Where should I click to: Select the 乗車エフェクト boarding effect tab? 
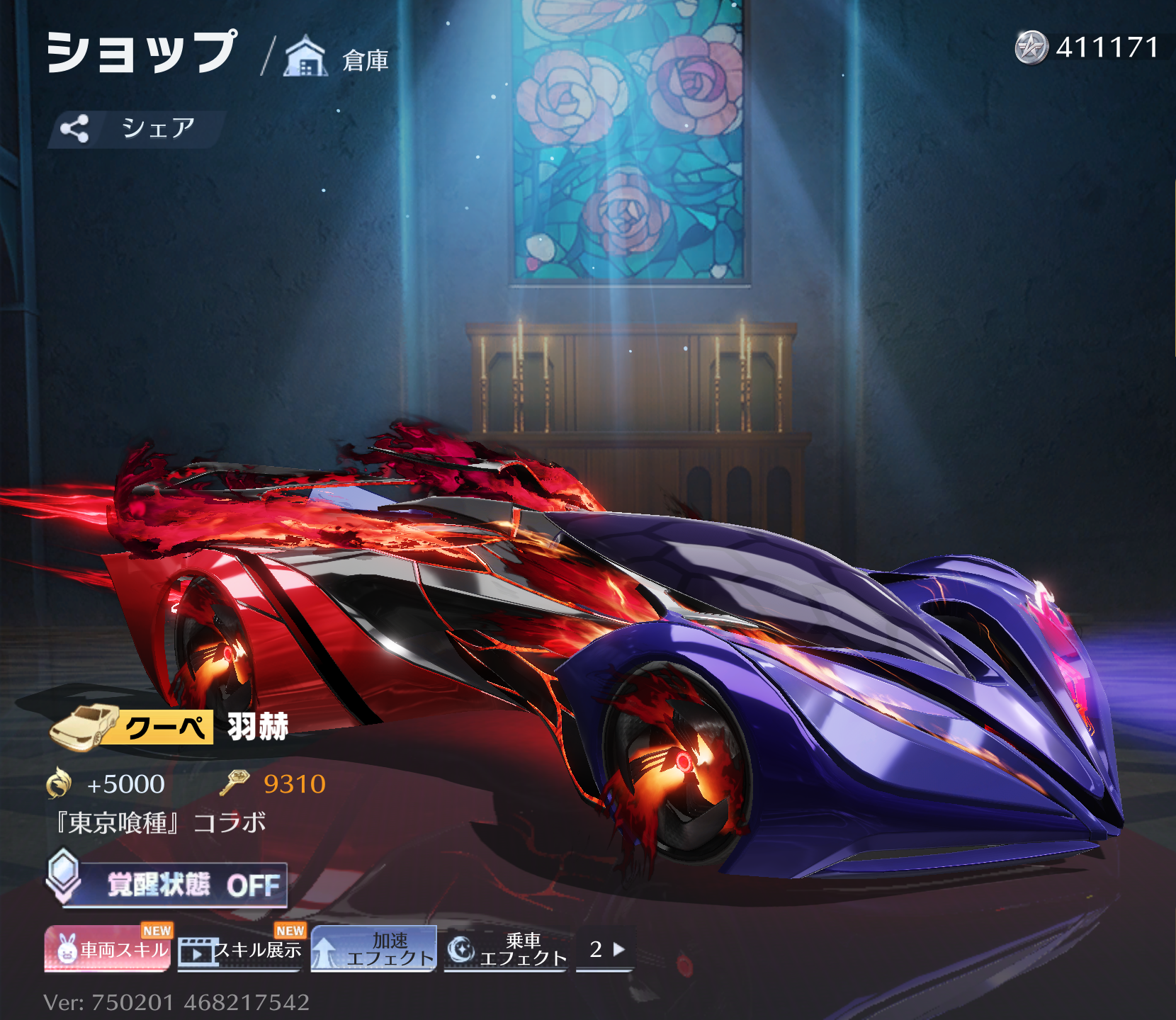[506, 949]
